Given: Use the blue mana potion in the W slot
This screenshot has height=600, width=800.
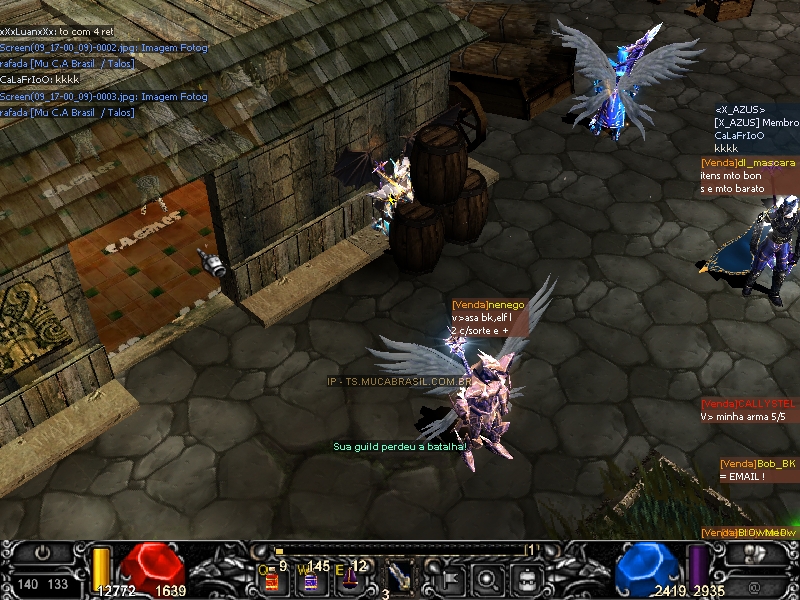Looking at the screenshot, I should click(x=310, y=578).
